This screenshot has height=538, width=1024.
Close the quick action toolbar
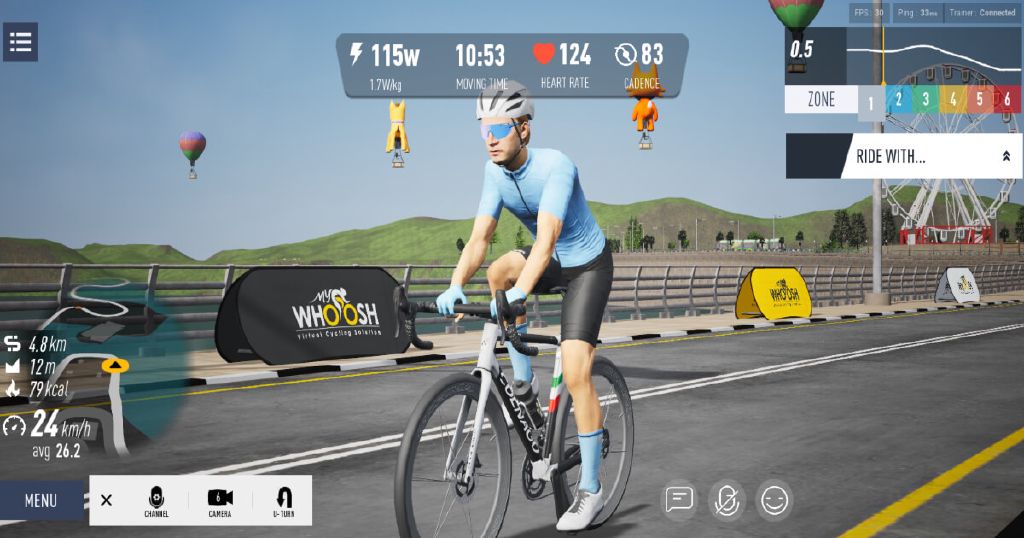[107, 500]
